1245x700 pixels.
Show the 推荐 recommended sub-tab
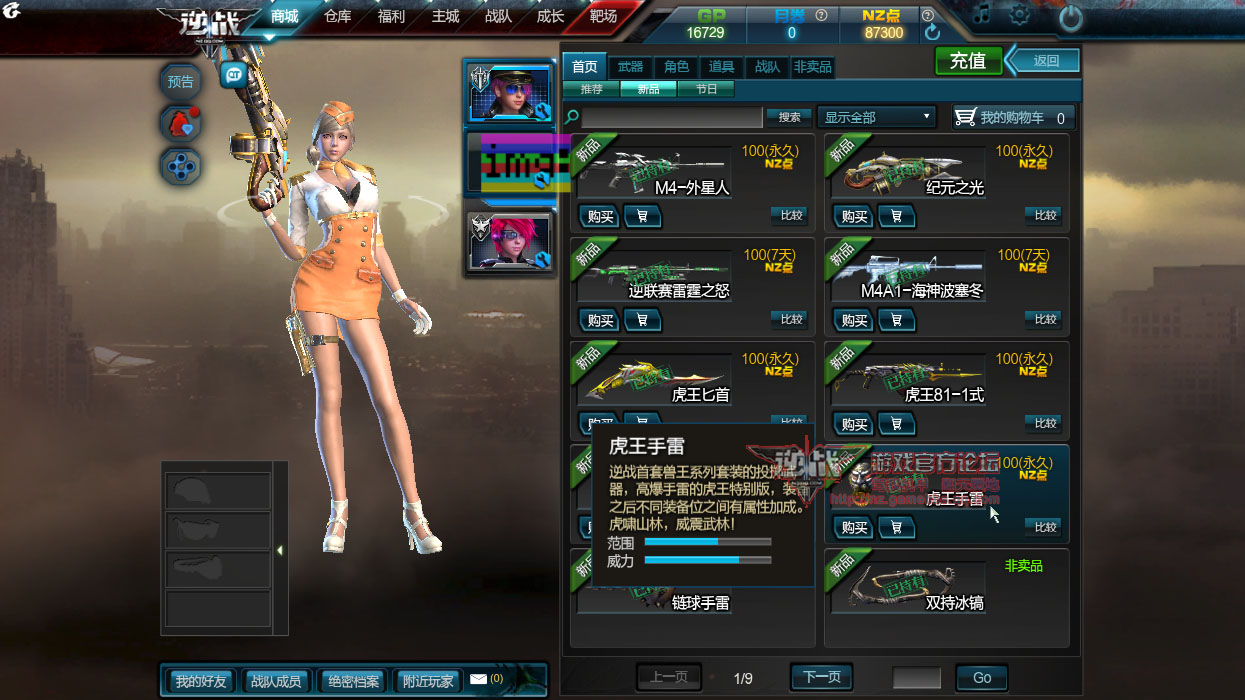[x=591, y=89]
